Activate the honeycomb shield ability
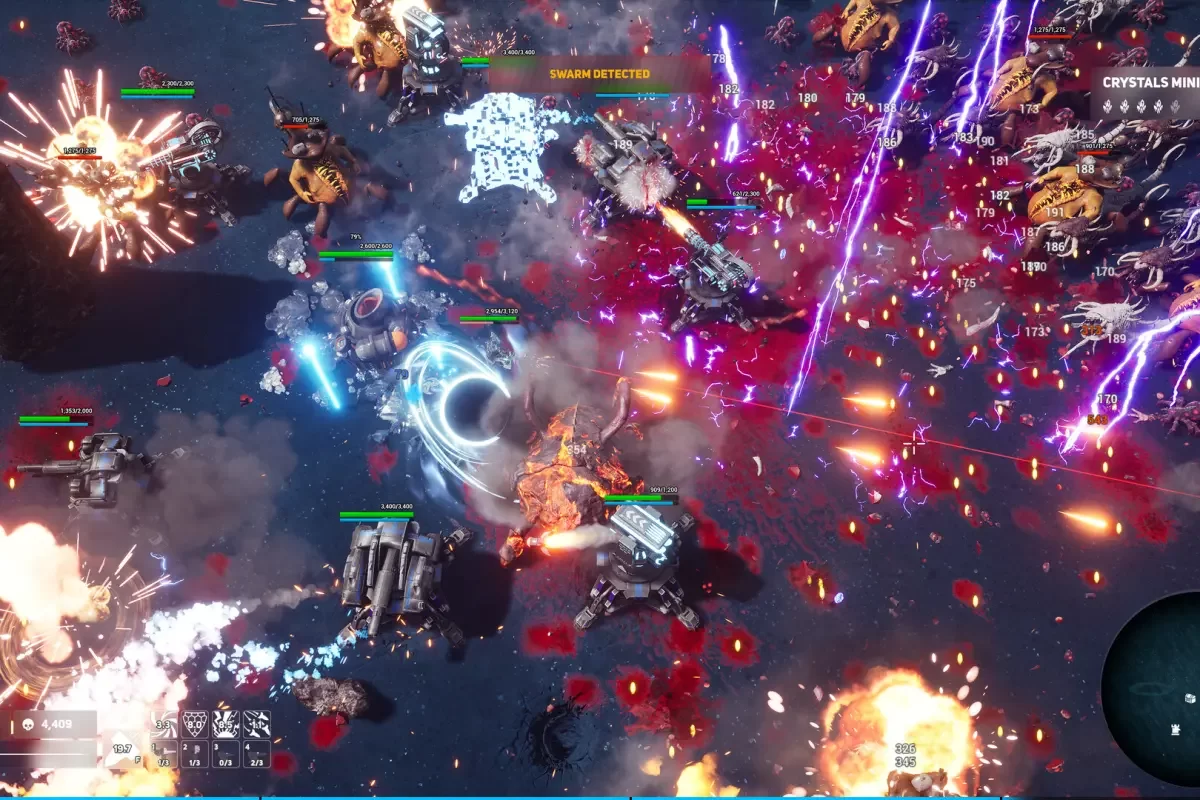 (x=194, y=724)
